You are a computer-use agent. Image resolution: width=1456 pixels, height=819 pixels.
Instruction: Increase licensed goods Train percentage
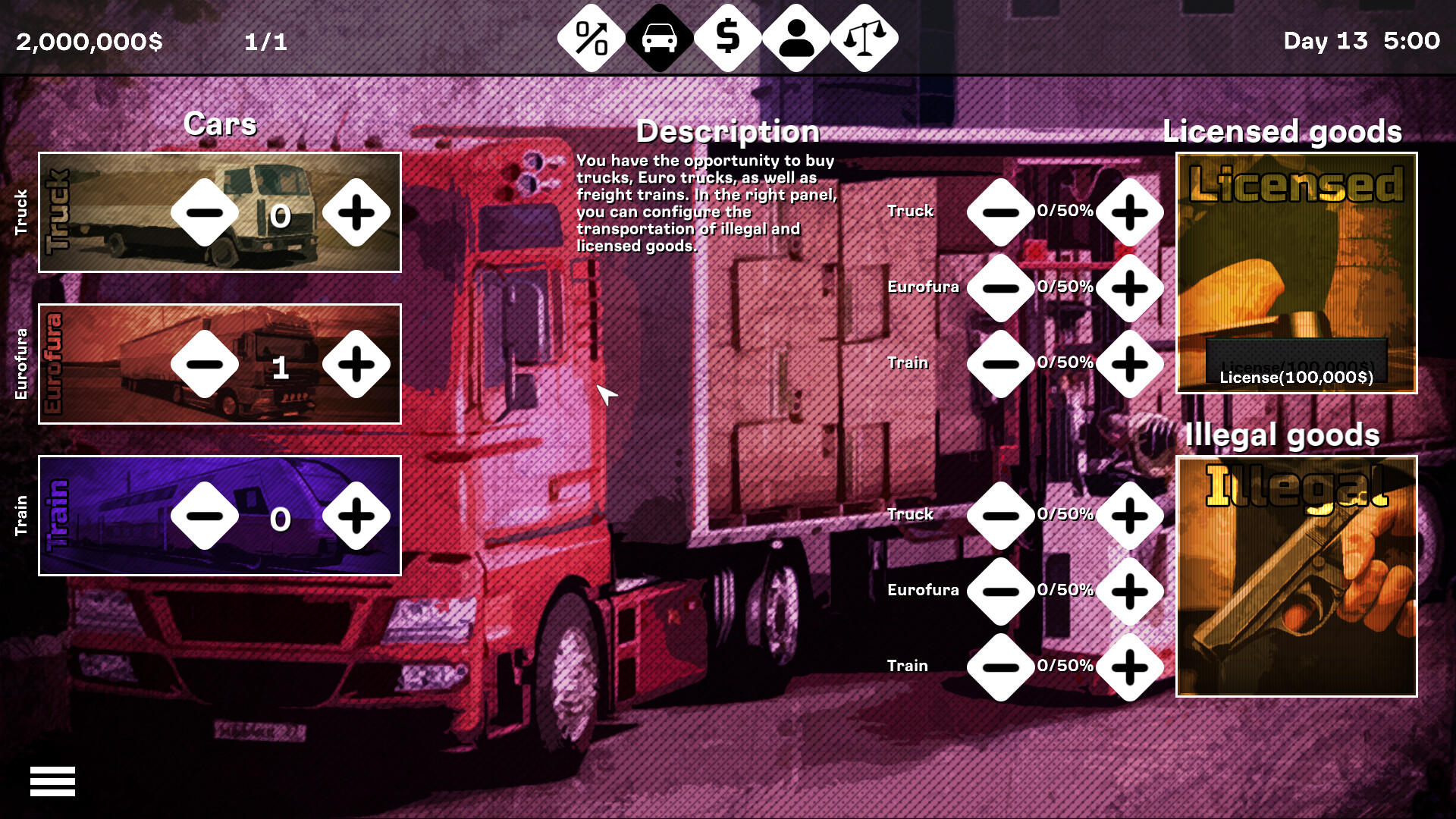[x=1129, y=364]
